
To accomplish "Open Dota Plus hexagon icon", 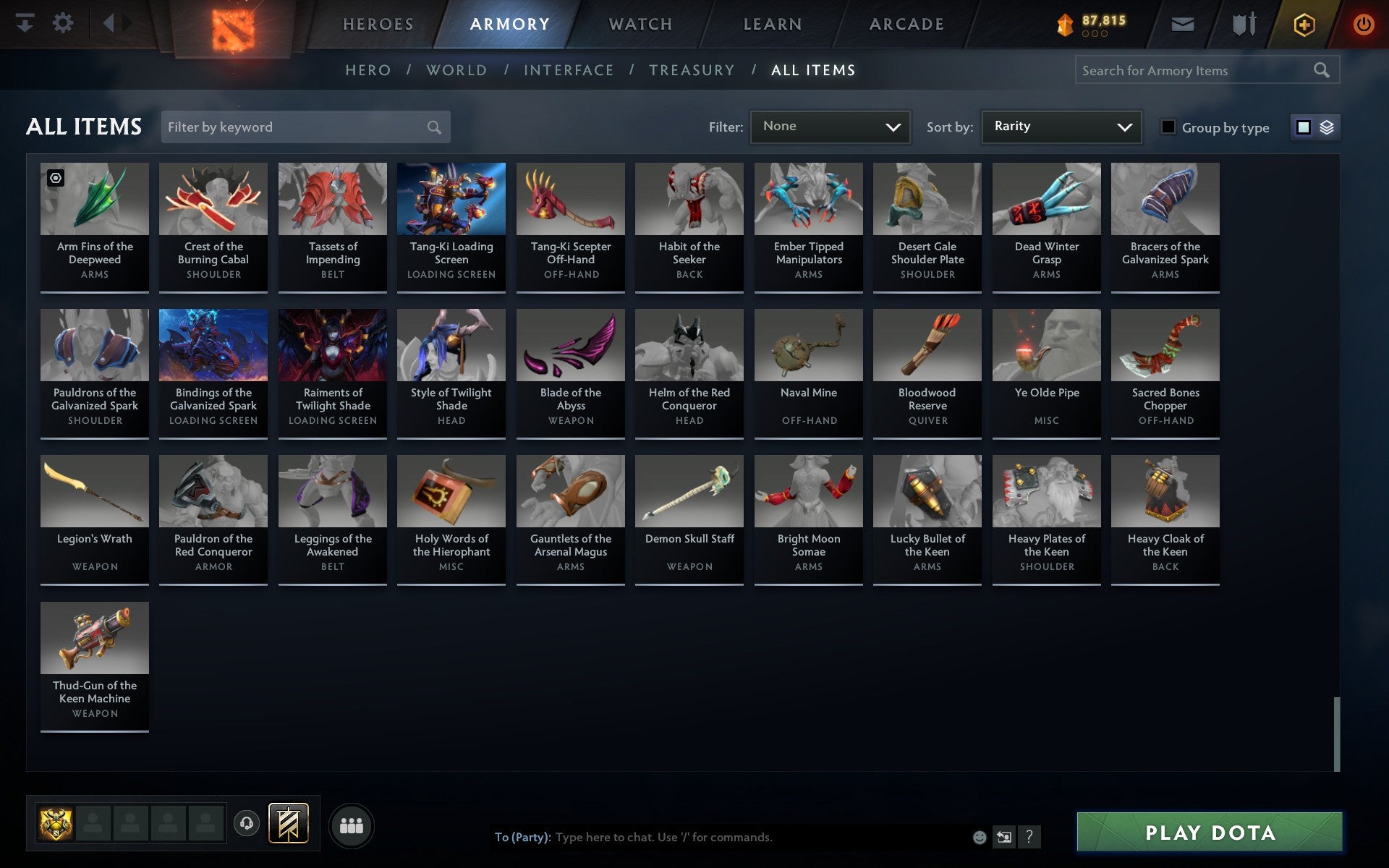I will coord(1303,24).
